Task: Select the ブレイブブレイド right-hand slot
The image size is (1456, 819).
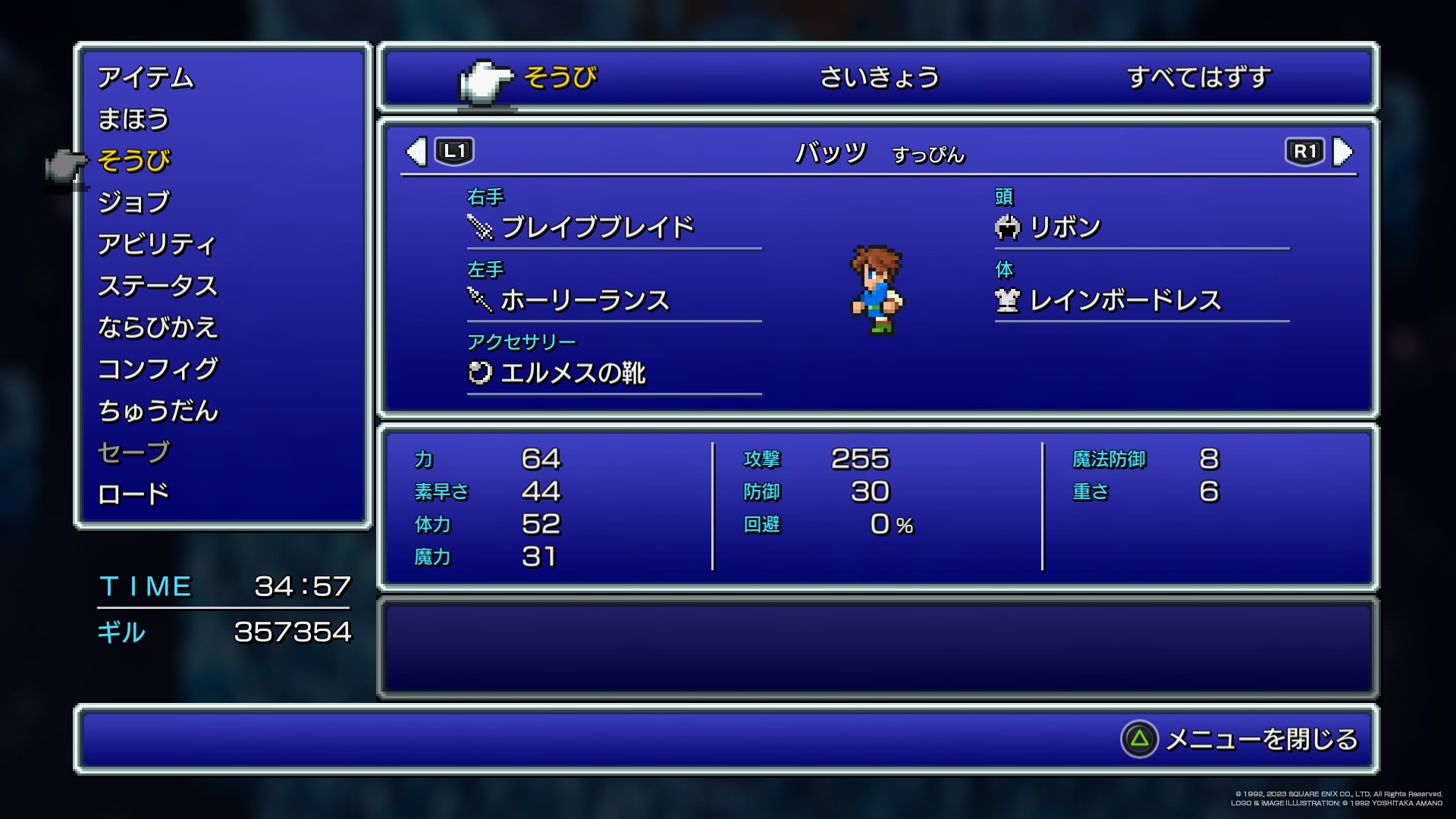Action: click(x=598, y=227)
